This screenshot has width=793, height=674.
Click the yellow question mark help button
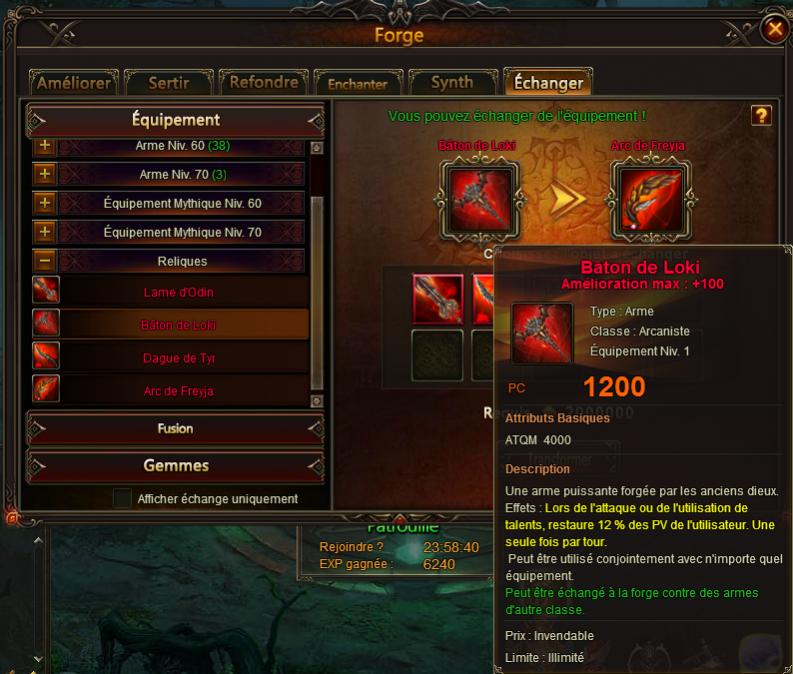pyautogui.click(x=761, y=116)
